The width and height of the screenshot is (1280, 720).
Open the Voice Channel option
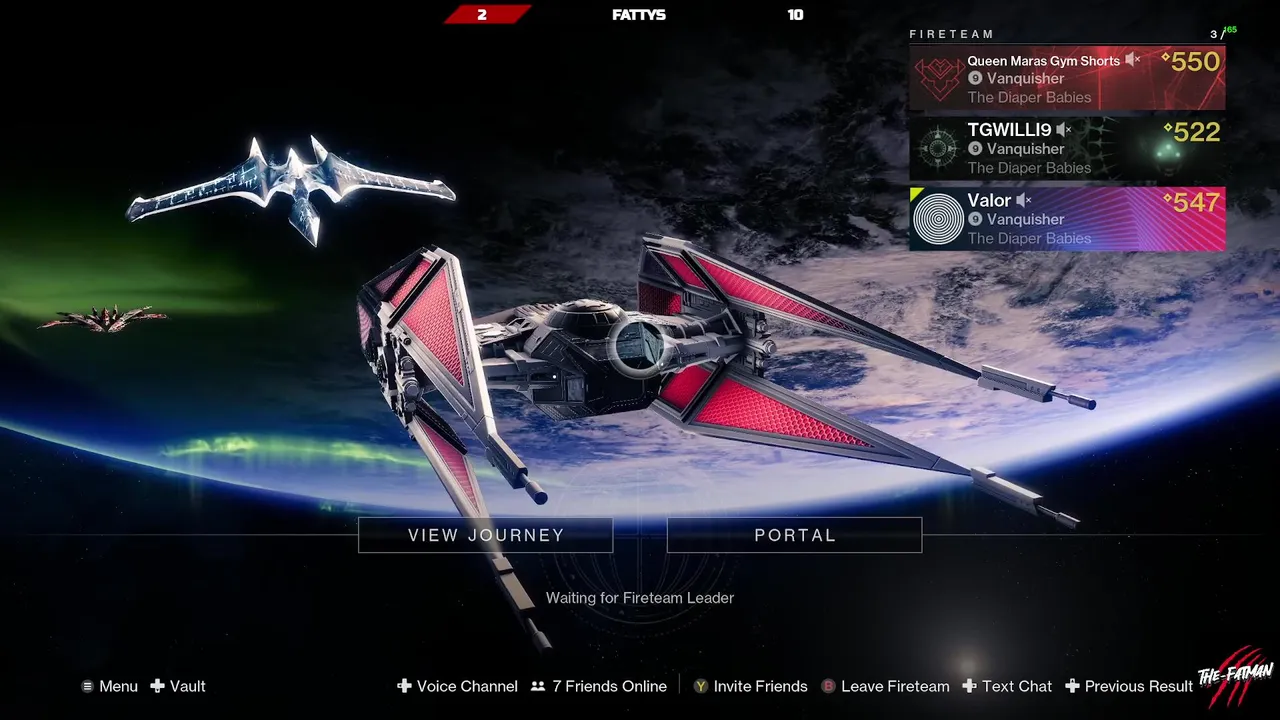click(x=458, y=686)
